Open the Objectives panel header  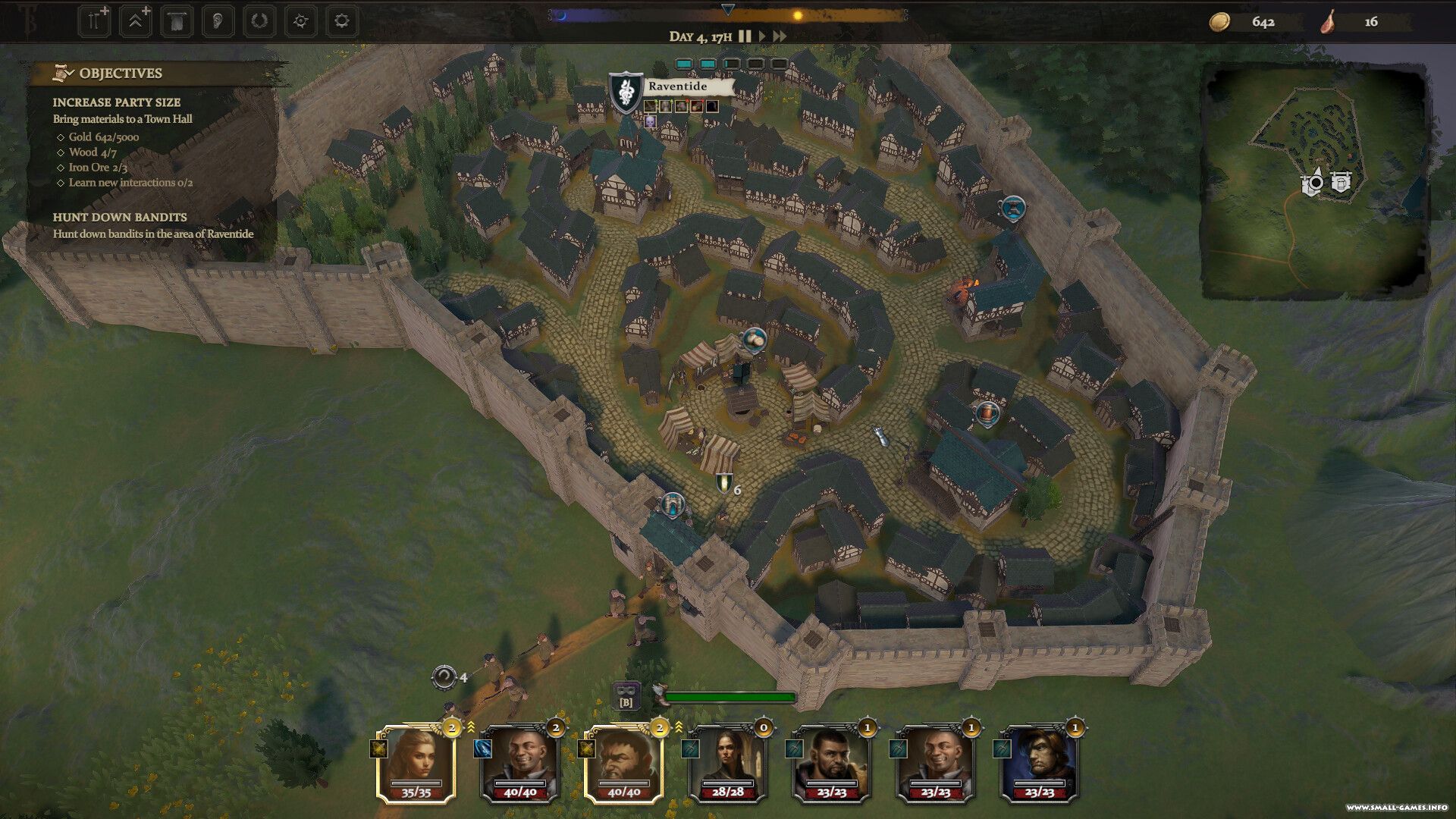pyautogui.click(x=121, y=74)
